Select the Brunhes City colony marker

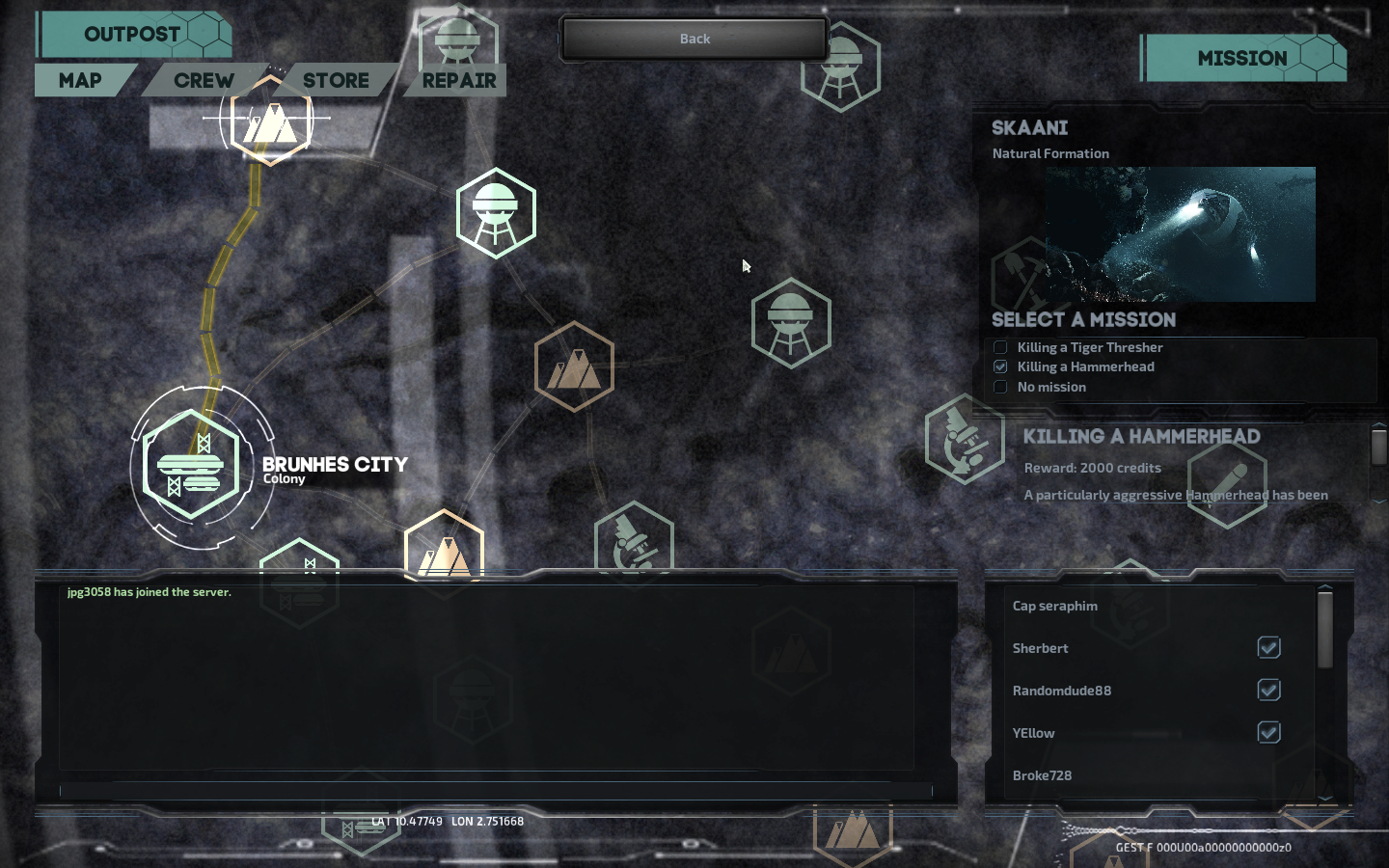191,466
